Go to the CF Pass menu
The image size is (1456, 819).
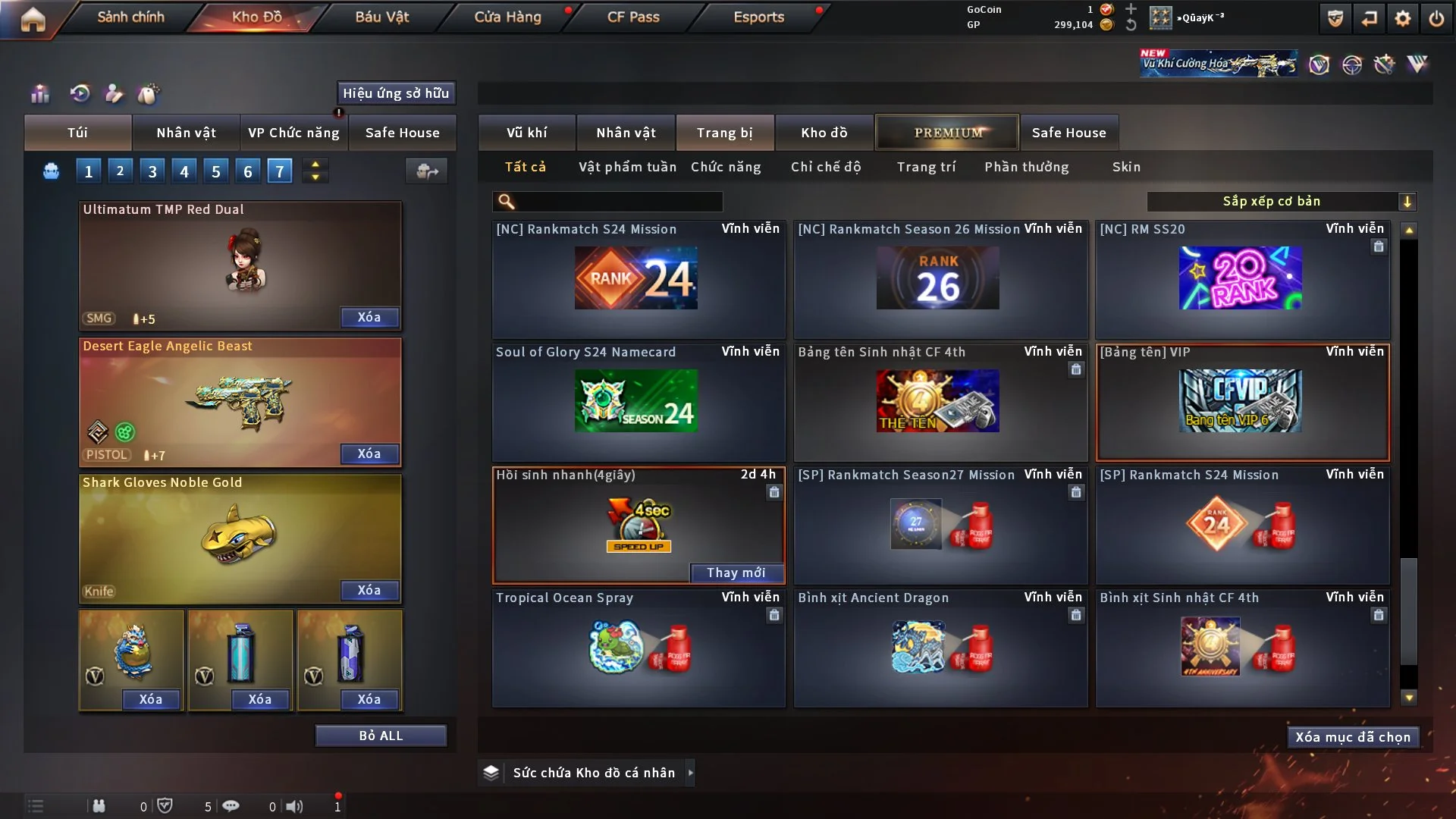tap(633, 17)
